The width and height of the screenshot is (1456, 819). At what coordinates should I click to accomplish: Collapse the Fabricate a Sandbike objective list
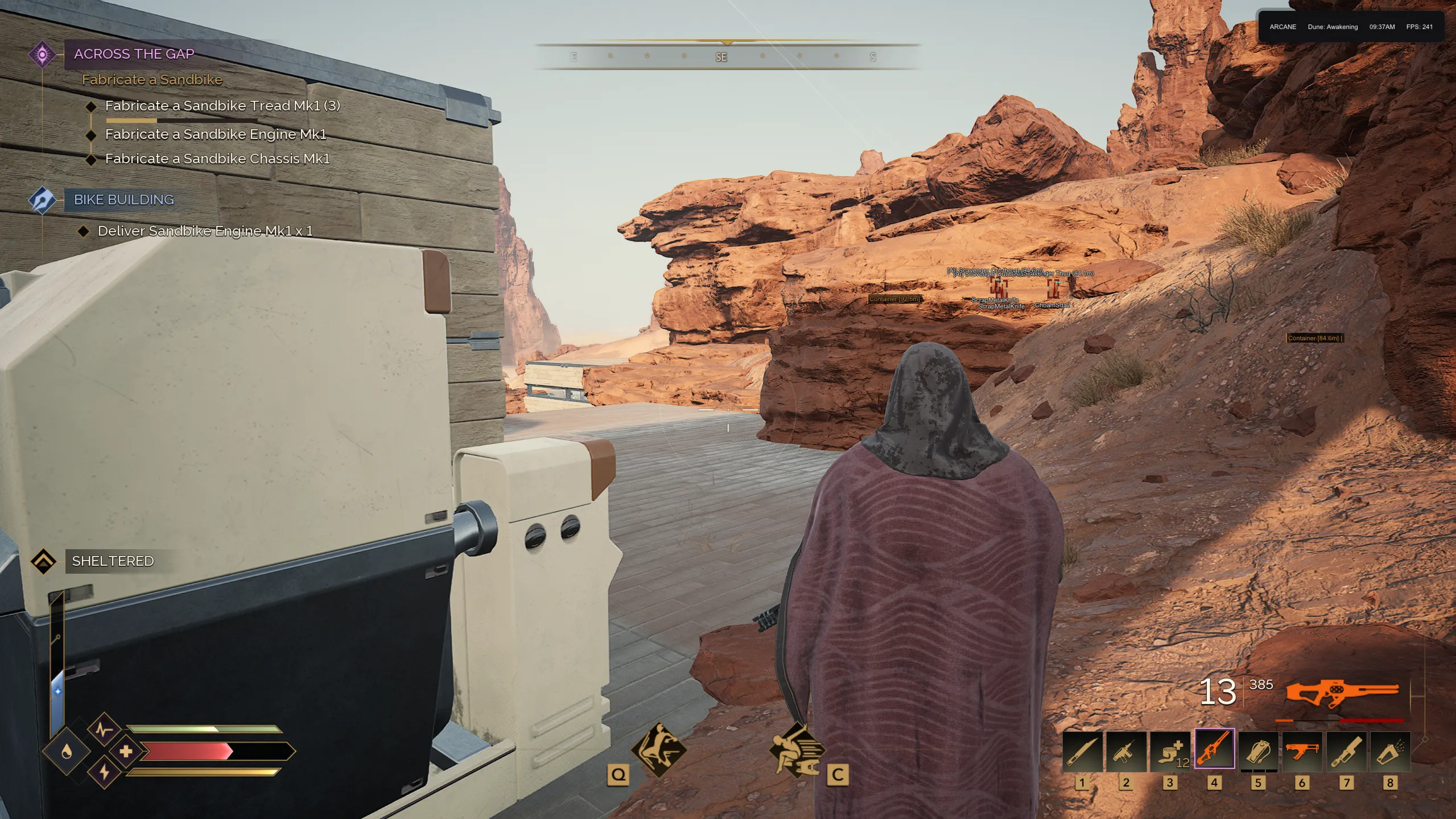click(x=151, y=79)
